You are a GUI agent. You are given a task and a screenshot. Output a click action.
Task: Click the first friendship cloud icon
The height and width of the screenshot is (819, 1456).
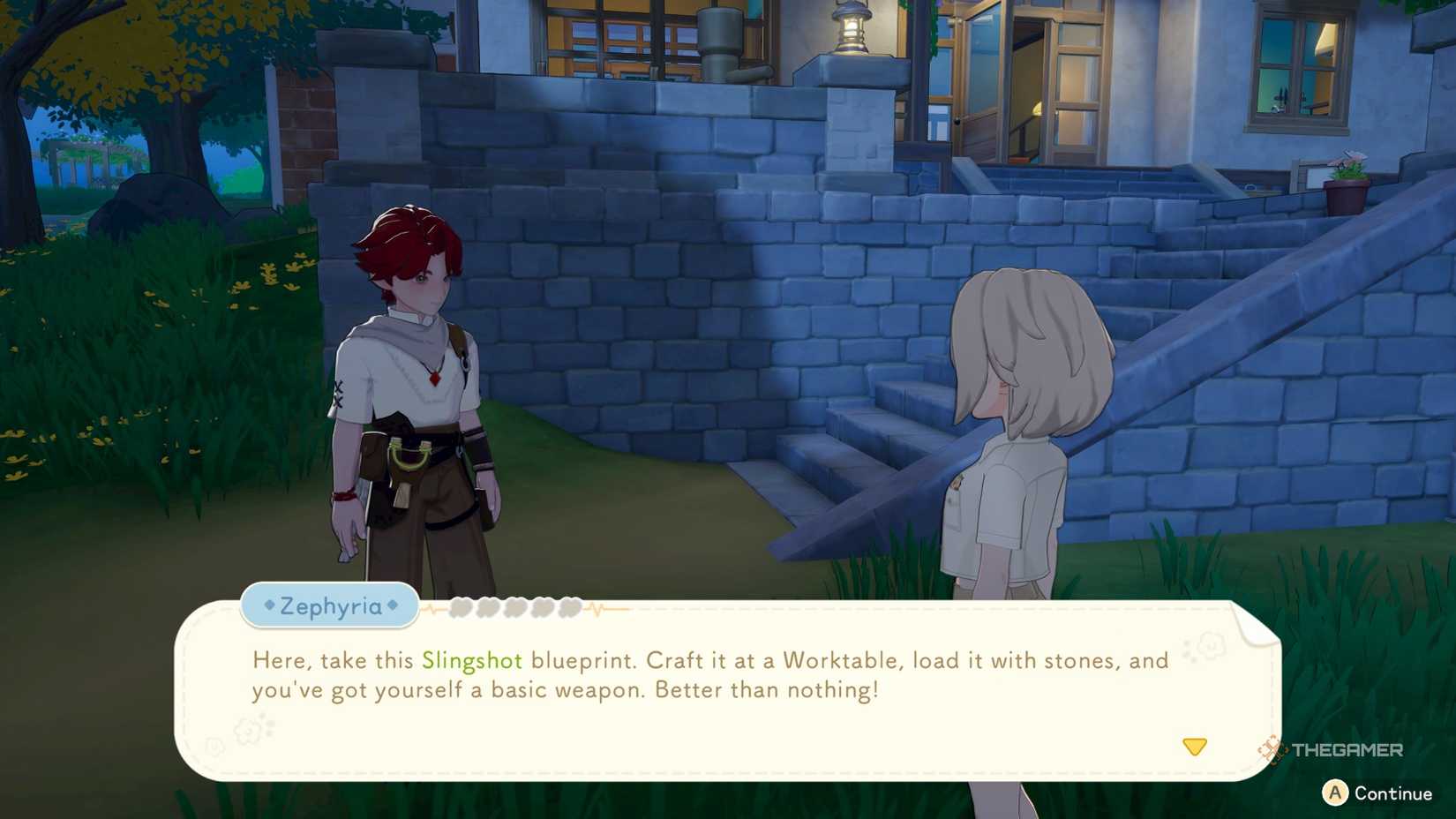coord(461,609)
